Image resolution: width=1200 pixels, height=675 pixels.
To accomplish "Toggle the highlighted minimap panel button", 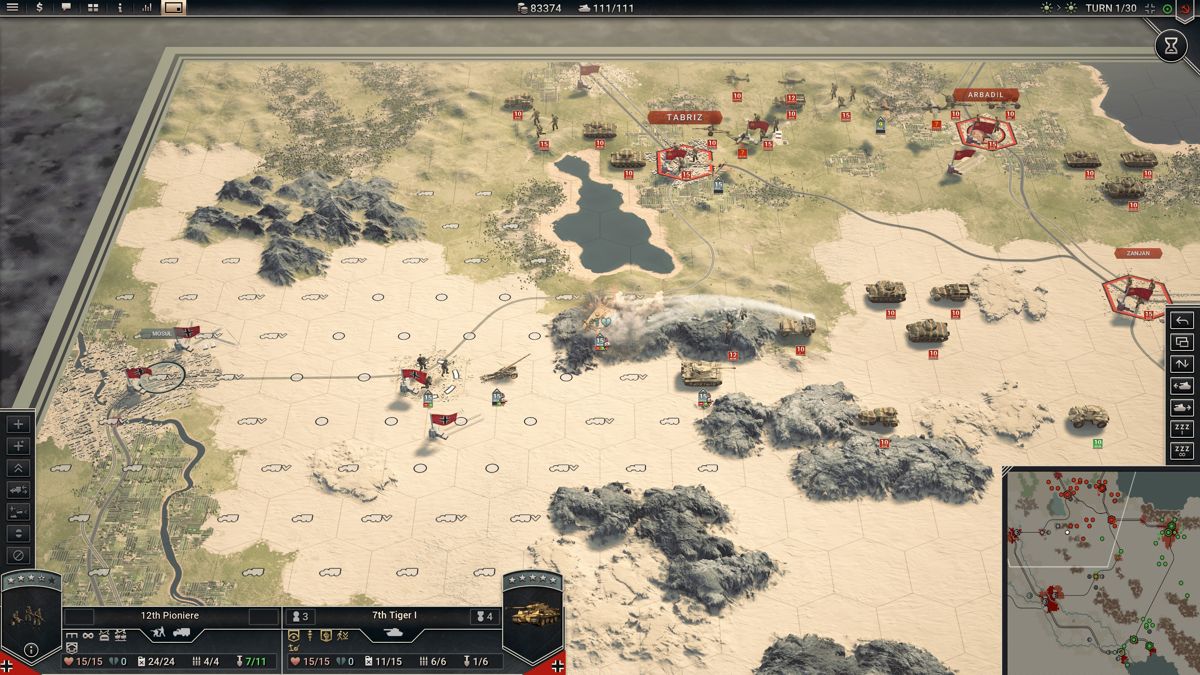I will click(x=174, y=8).
